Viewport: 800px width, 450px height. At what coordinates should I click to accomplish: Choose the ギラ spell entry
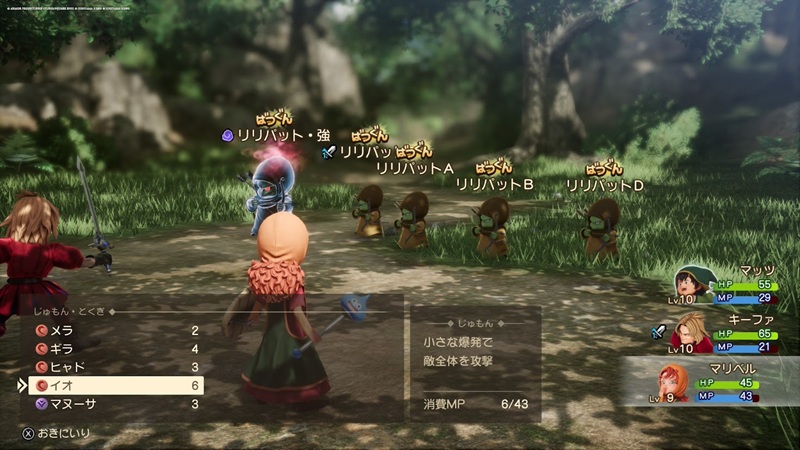(x=110, y=349)
